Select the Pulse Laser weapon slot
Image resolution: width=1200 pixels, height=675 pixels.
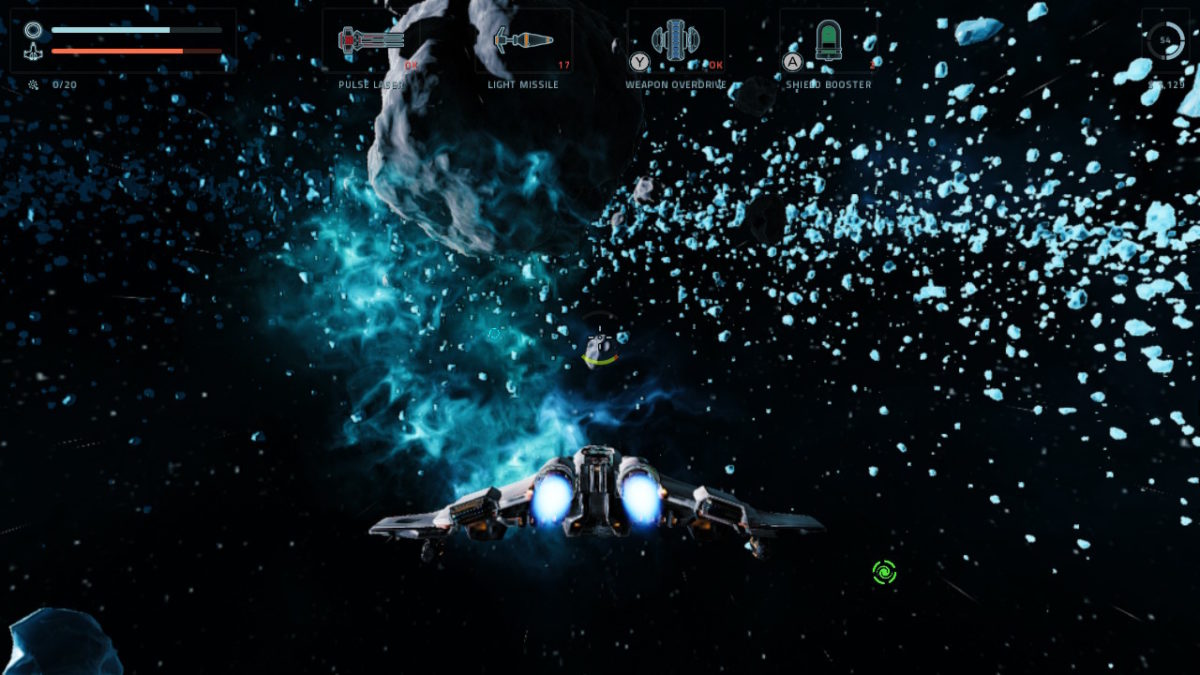[371, 42]
